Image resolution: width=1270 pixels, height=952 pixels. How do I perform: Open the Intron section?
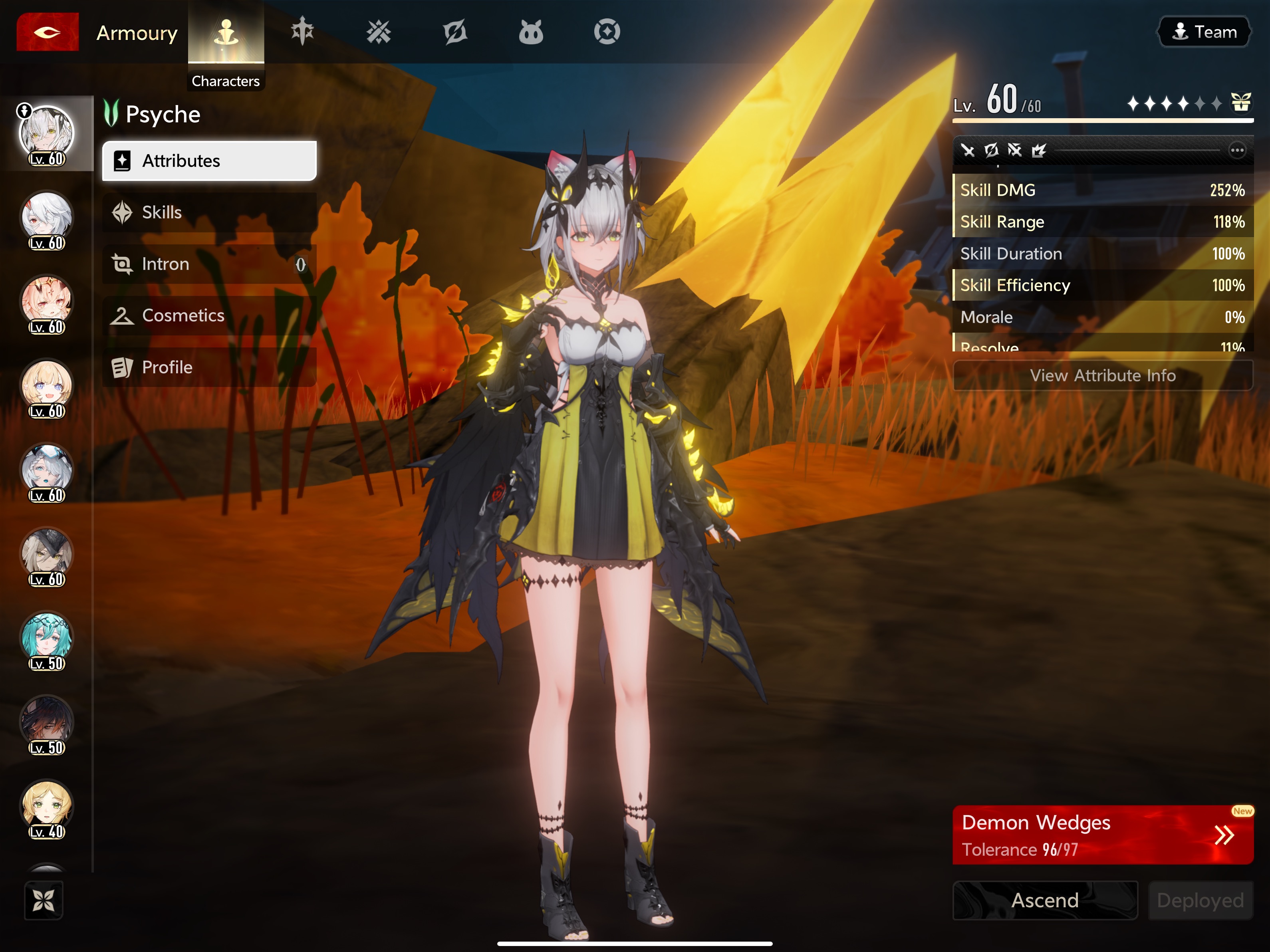click(x=209, y=264)
